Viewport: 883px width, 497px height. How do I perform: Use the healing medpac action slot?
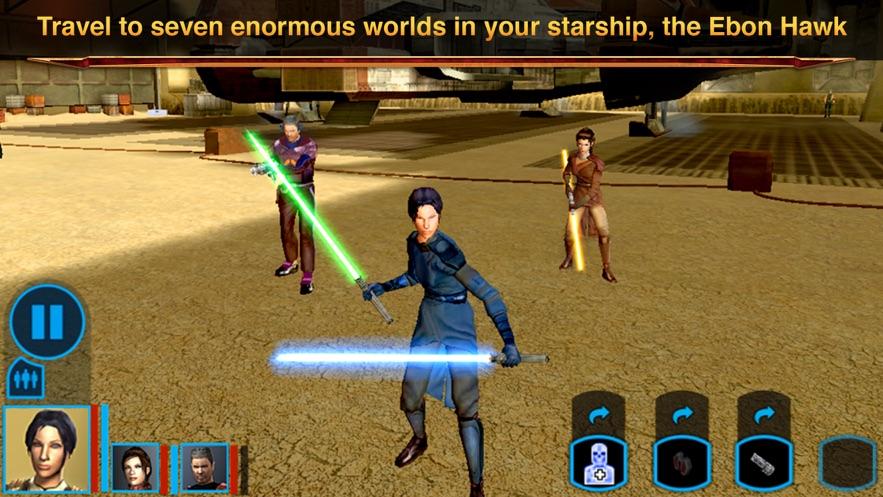click(598, 463)
